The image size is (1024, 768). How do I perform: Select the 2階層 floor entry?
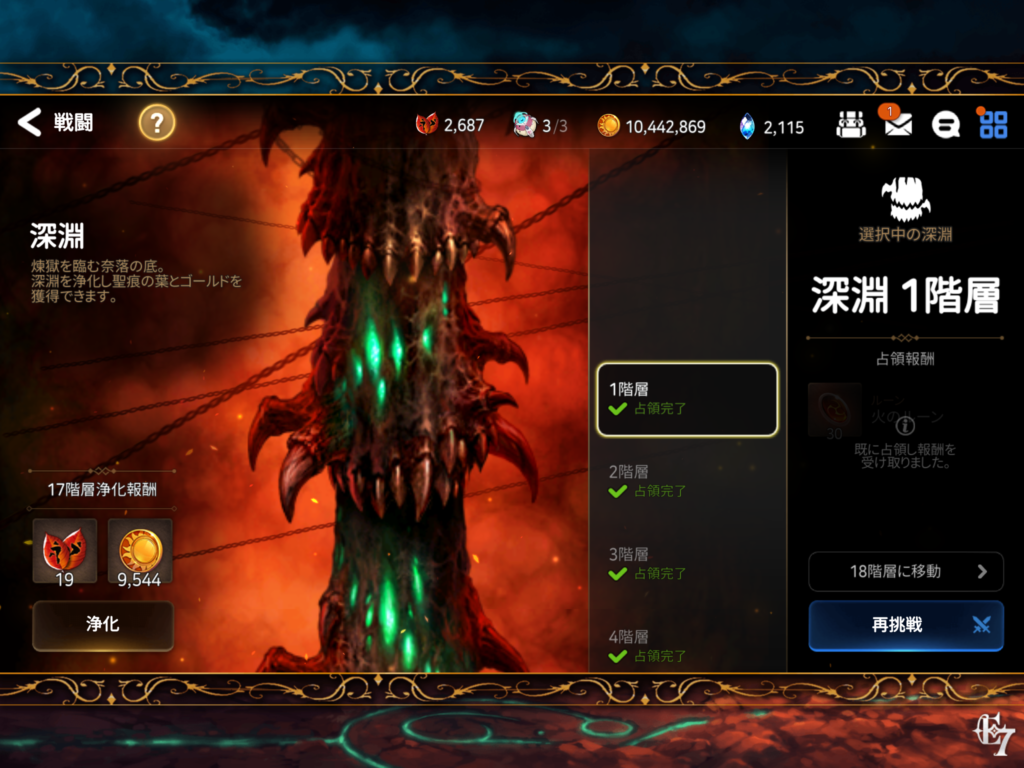pos(687,481)
